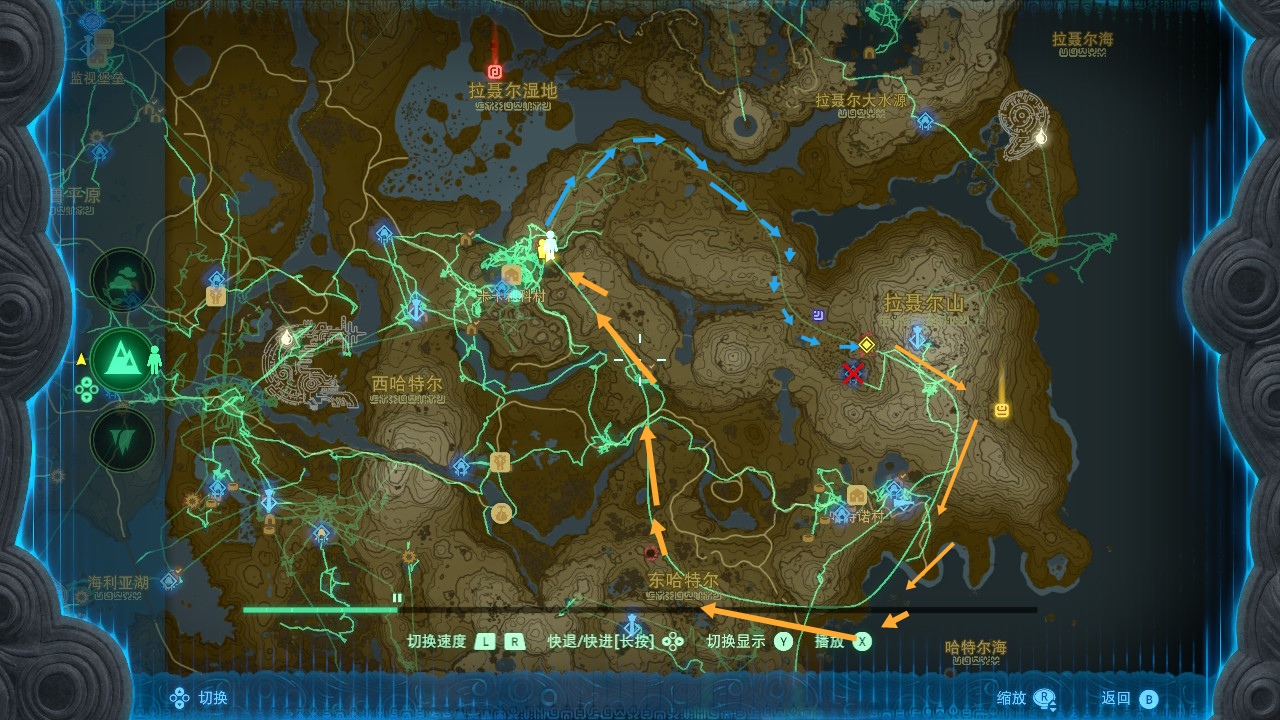Select the 哈特诺村 village icon
The height and width of the screenshot is (720, 1280).
coord(857,495)
